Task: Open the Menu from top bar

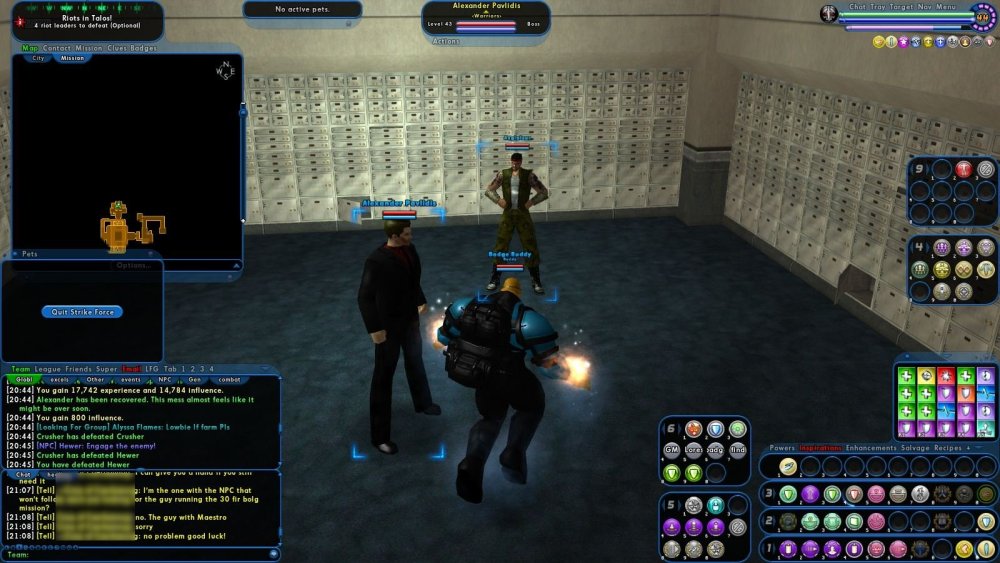Action: (x=946, y=7)
